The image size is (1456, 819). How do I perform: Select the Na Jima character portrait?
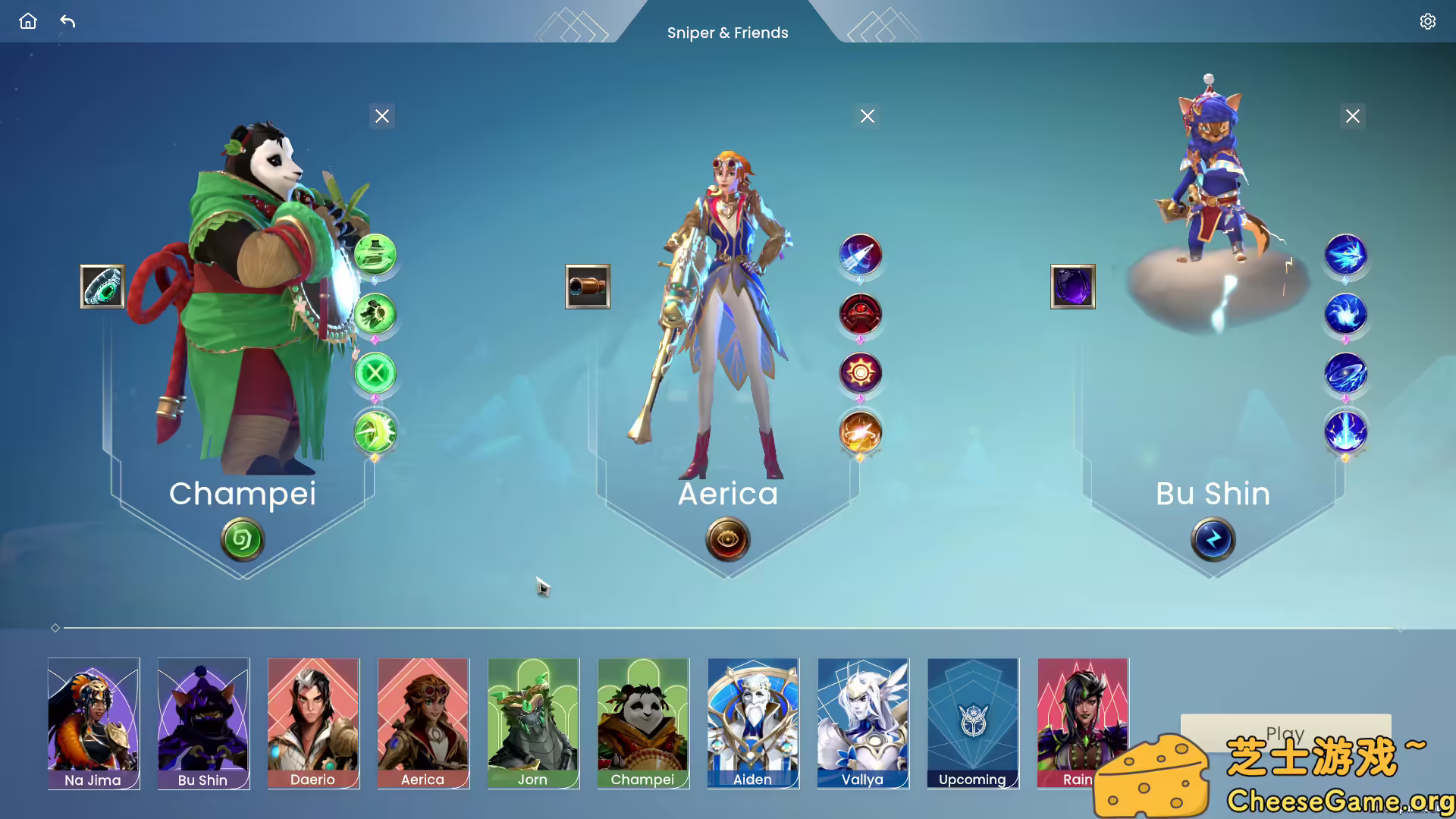93,723
